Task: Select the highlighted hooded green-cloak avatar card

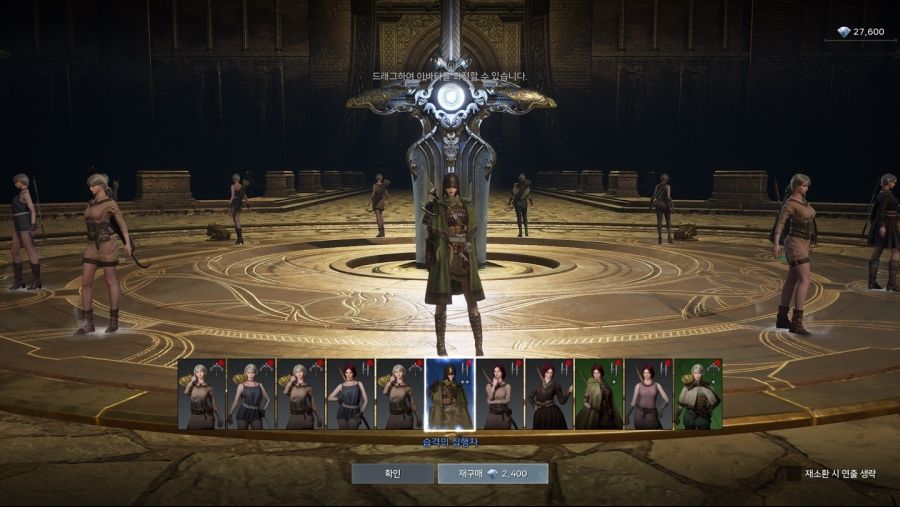Action: (450, 394)
